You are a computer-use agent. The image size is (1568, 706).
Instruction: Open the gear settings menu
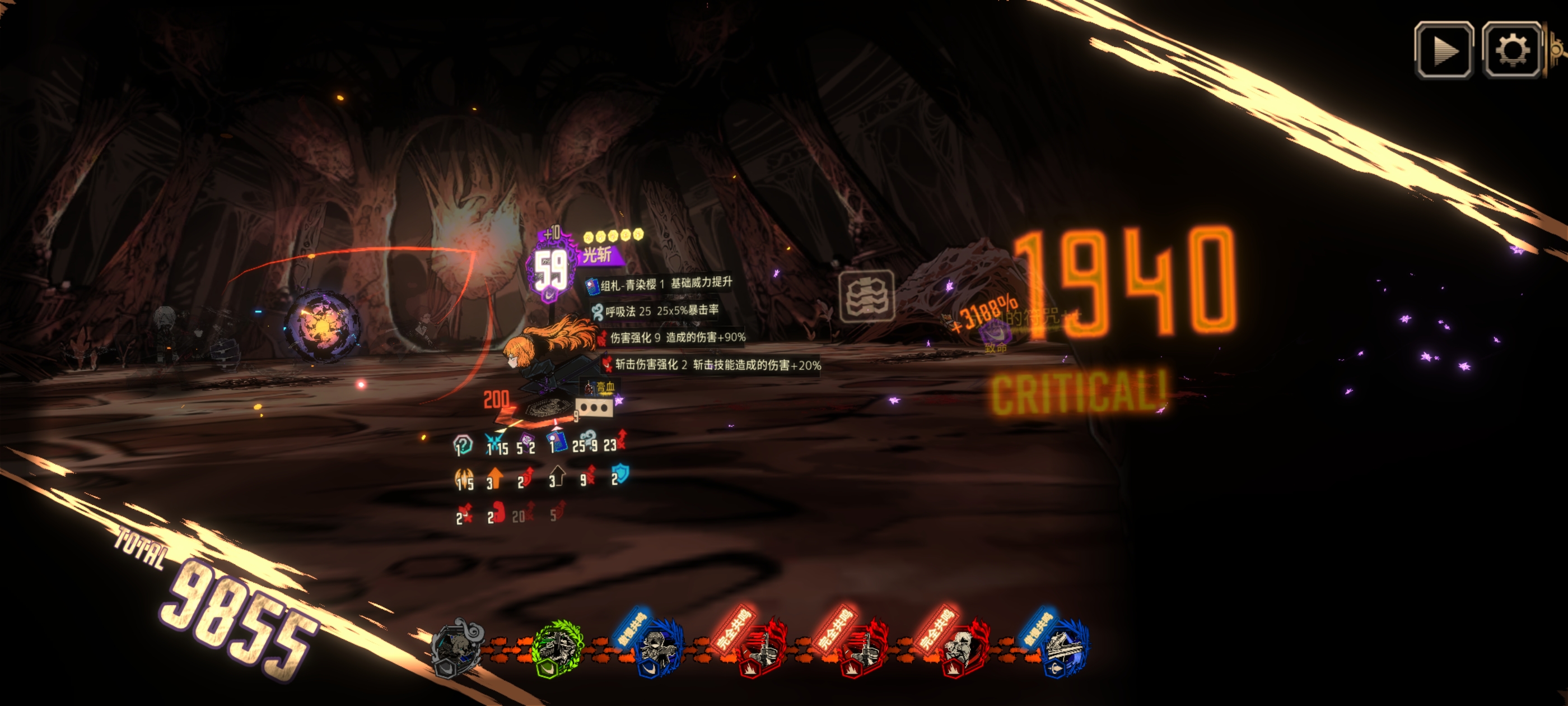[x=1511, y=50]
